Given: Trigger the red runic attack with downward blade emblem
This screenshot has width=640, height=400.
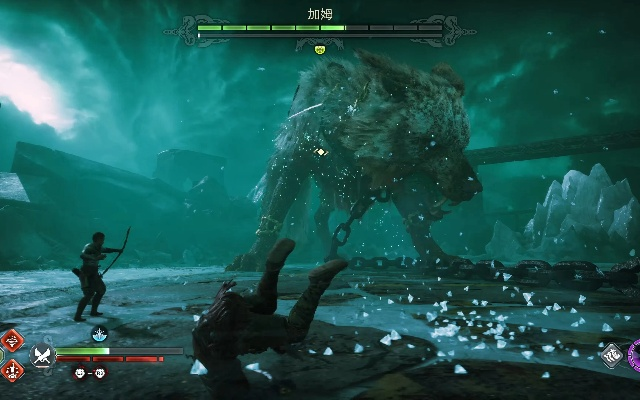Looking at the screenshot, I should point(12,370).
